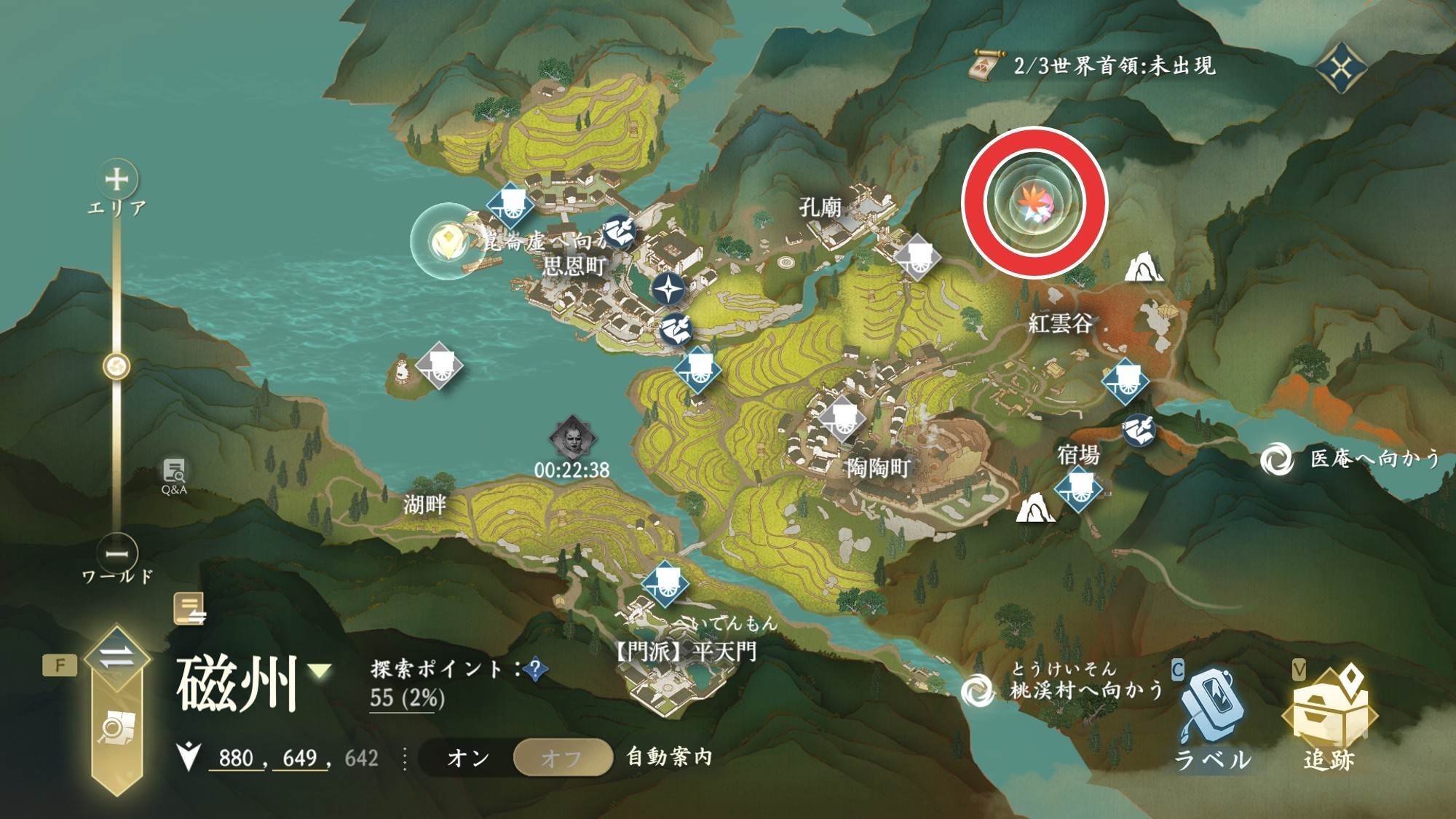This screenshot has height=819, width=1456.
Task: Switch automatic guidance to オン
Action: click(x=468, y=758)
